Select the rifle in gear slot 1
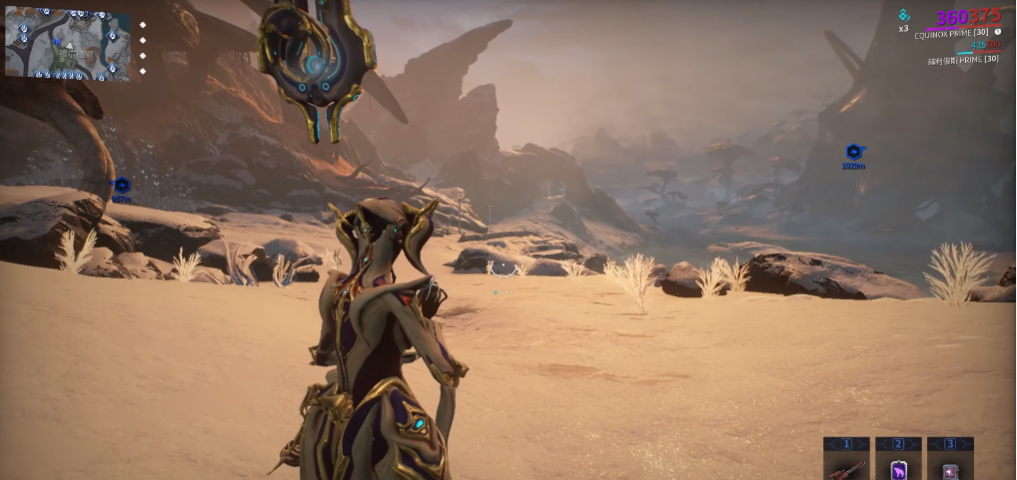The width and height of the screenshot is (1017, 480). click(845, 468)
